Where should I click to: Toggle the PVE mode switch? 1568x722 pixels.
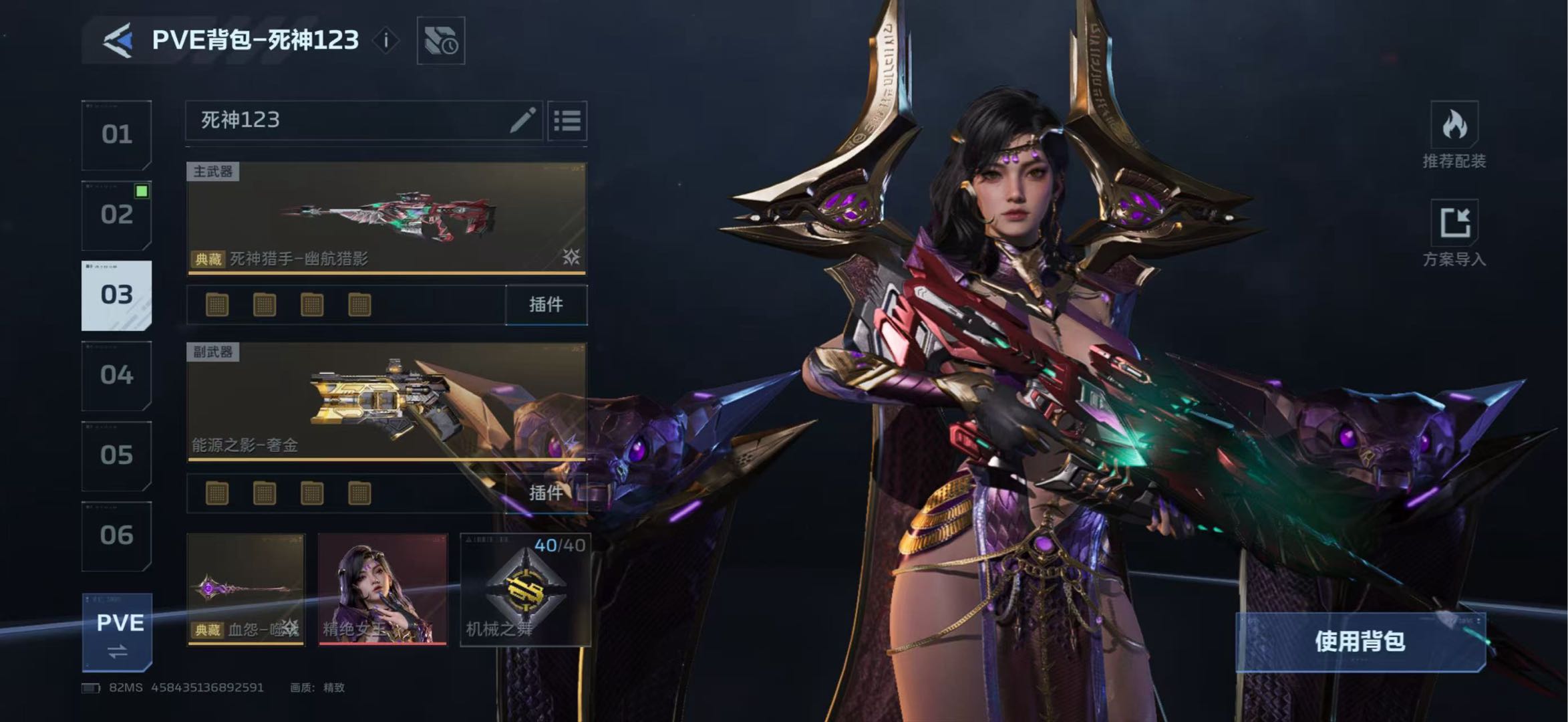118,632
